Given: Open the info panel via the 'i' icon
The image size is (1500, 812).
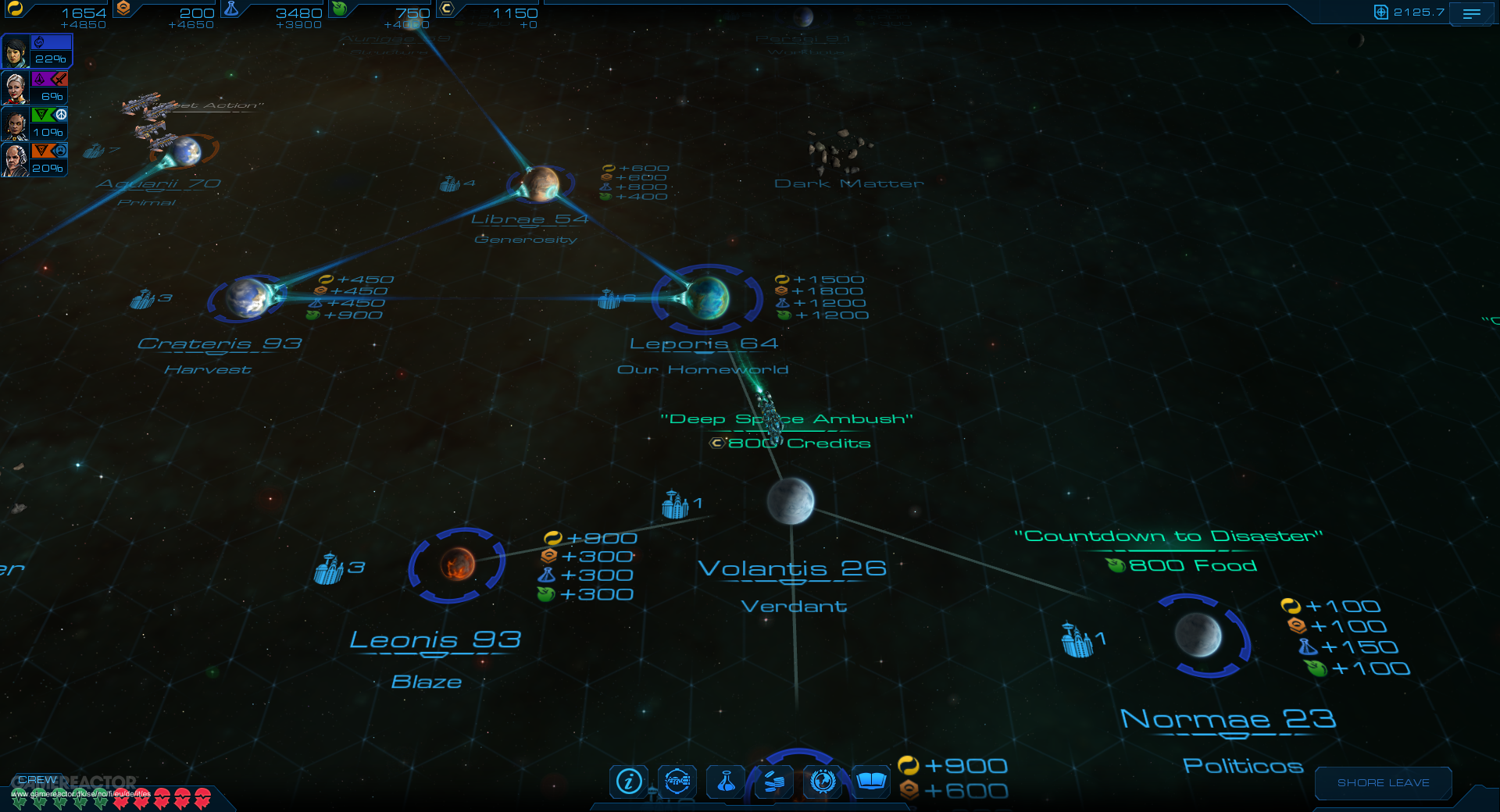Looking at the screenshot, I should (x=629, y=781).
